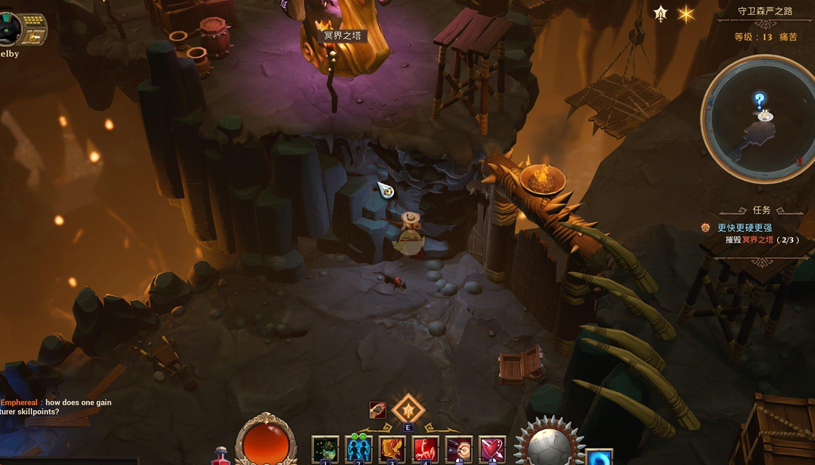Click the white arrowhead buff icon
The image size is (815, 465).
pyautogui.click(x=660, y=14)
